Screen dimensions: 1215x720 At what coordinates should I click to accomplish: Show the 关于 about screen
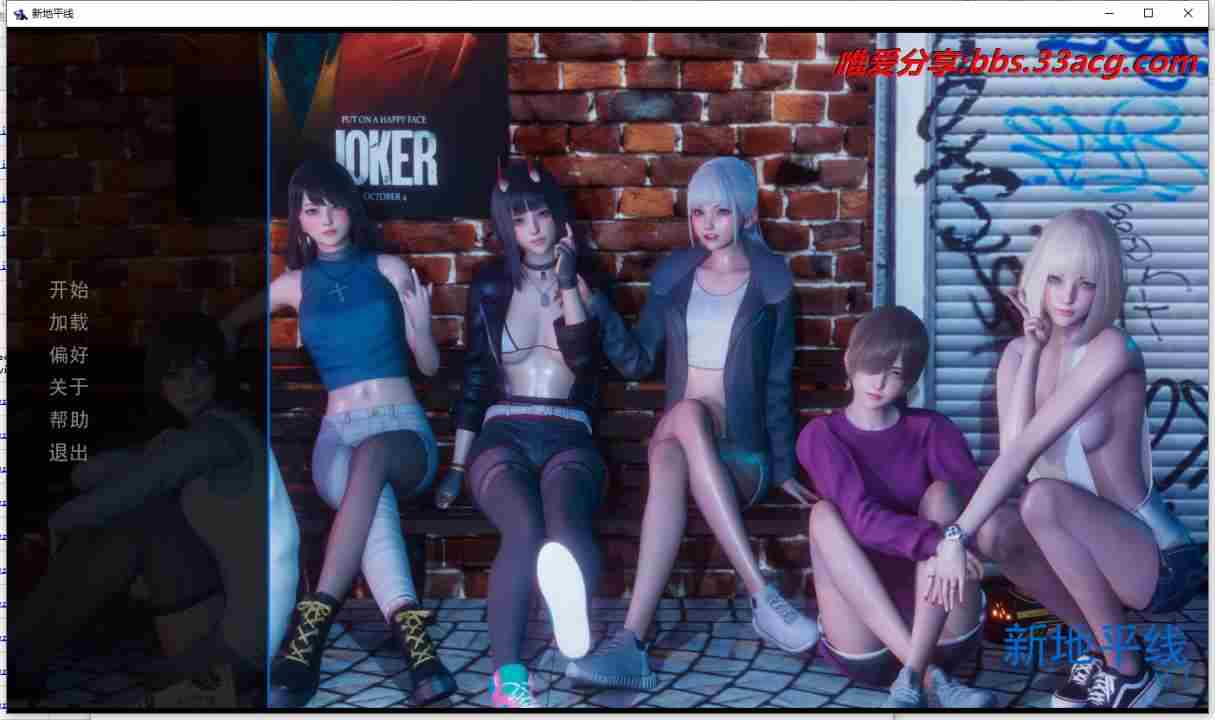[x=69, y=387]
